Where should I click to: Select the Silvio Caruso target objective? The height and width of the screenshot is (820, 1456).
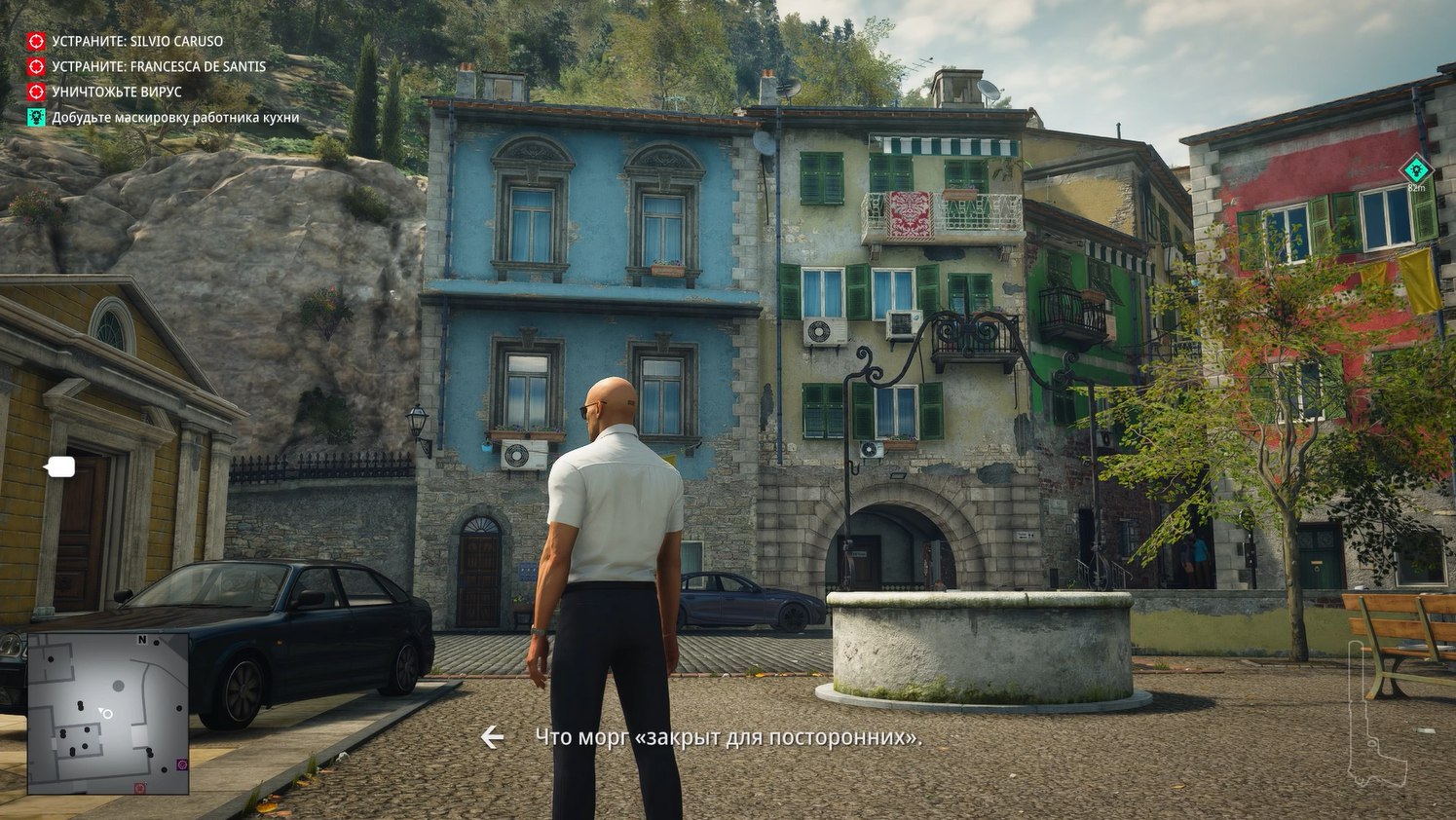(136, 41)
